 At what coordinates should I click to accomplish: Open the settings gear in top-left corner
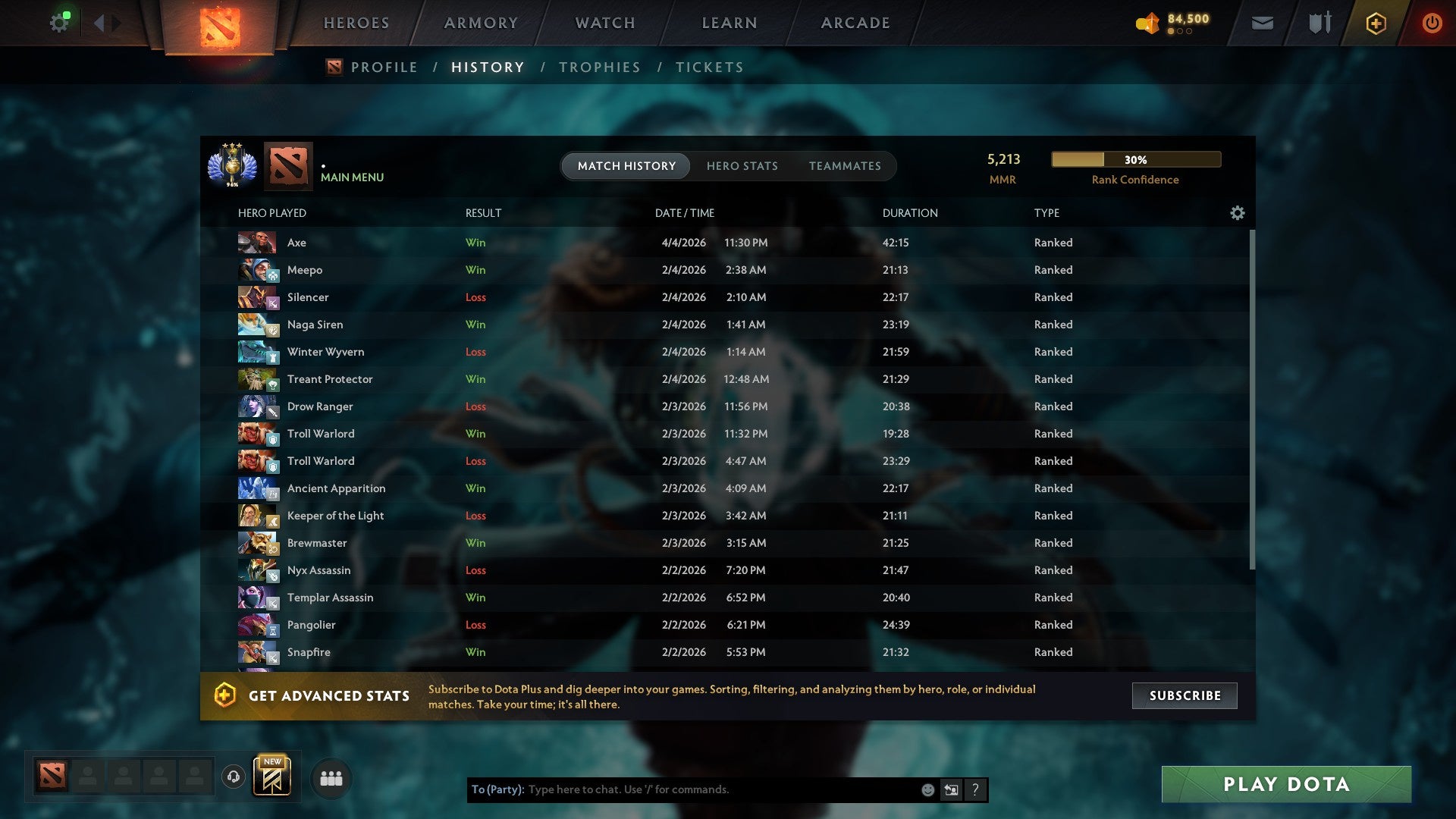coord(59,21)
